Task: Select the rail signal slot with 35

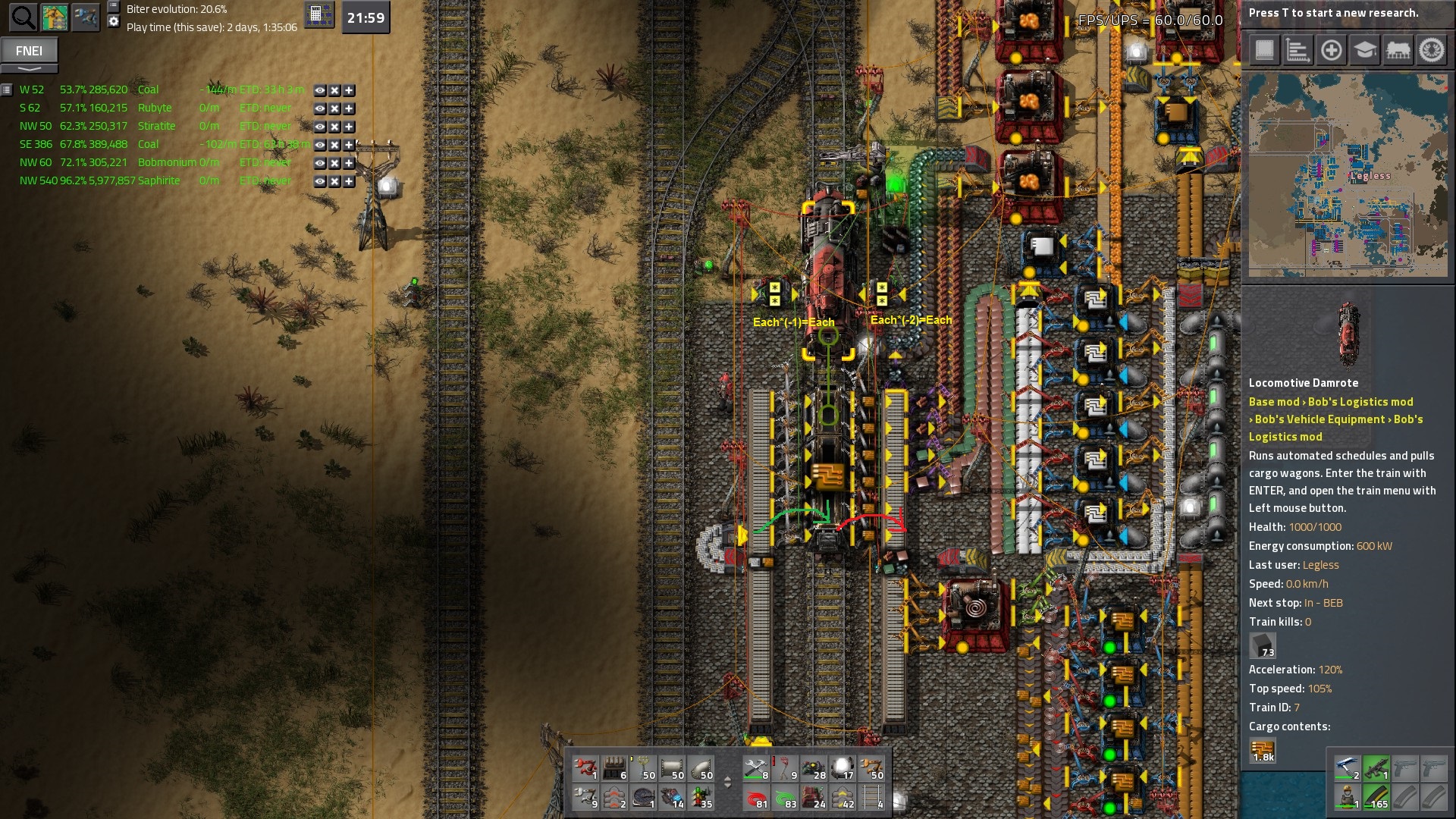Action: (x=702, y=797)
